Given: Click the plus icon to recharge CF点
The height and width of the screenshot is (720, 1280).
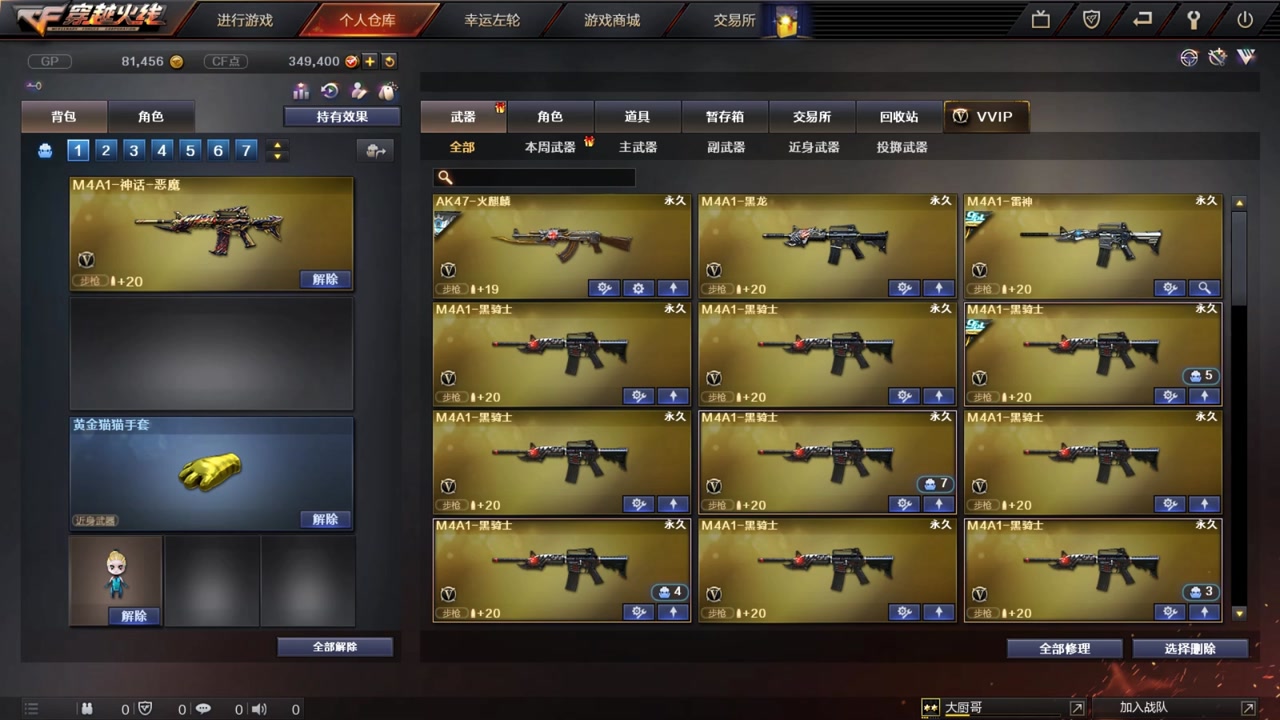Looking at the screenshot, I should pos(371,61).
